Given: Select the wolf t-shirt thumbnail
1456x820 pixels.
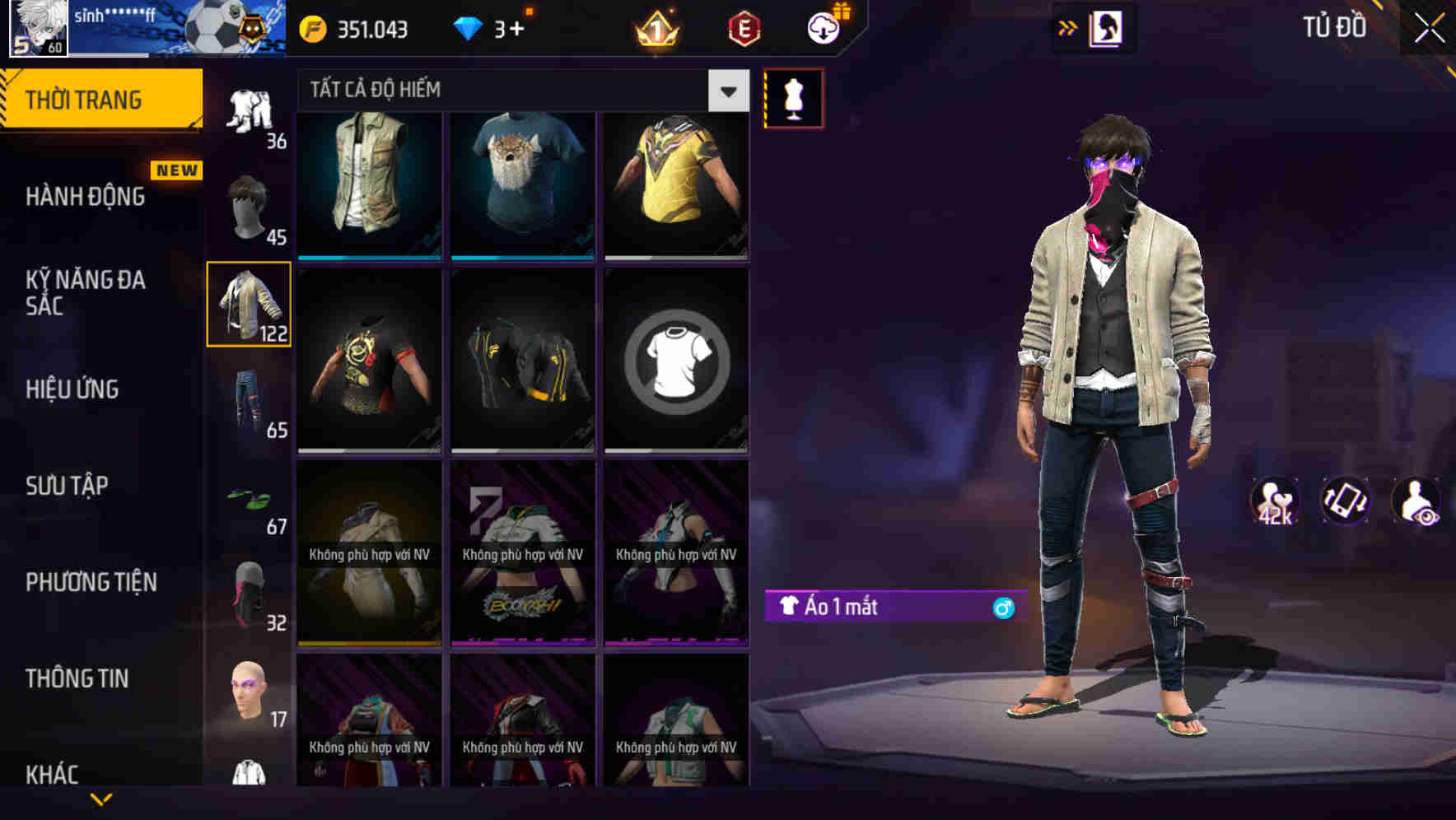Looking at the screenshot, I should tap(522, 183).
